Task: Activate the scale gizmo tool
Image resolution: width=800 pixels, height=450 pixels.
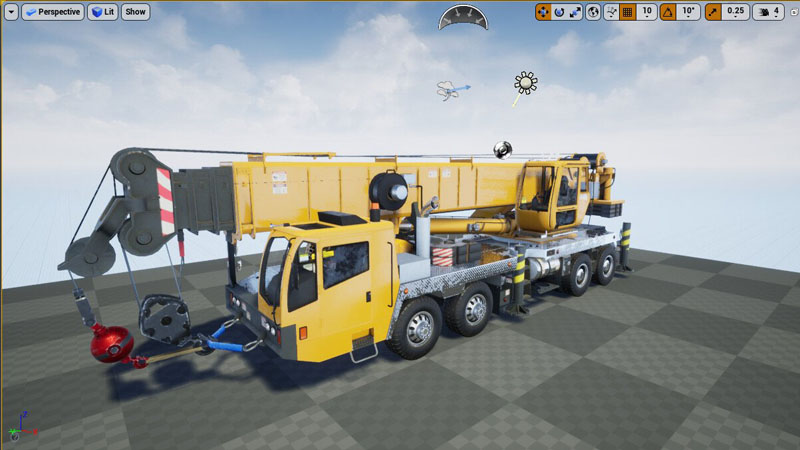Action: click(x=575, y=12)
